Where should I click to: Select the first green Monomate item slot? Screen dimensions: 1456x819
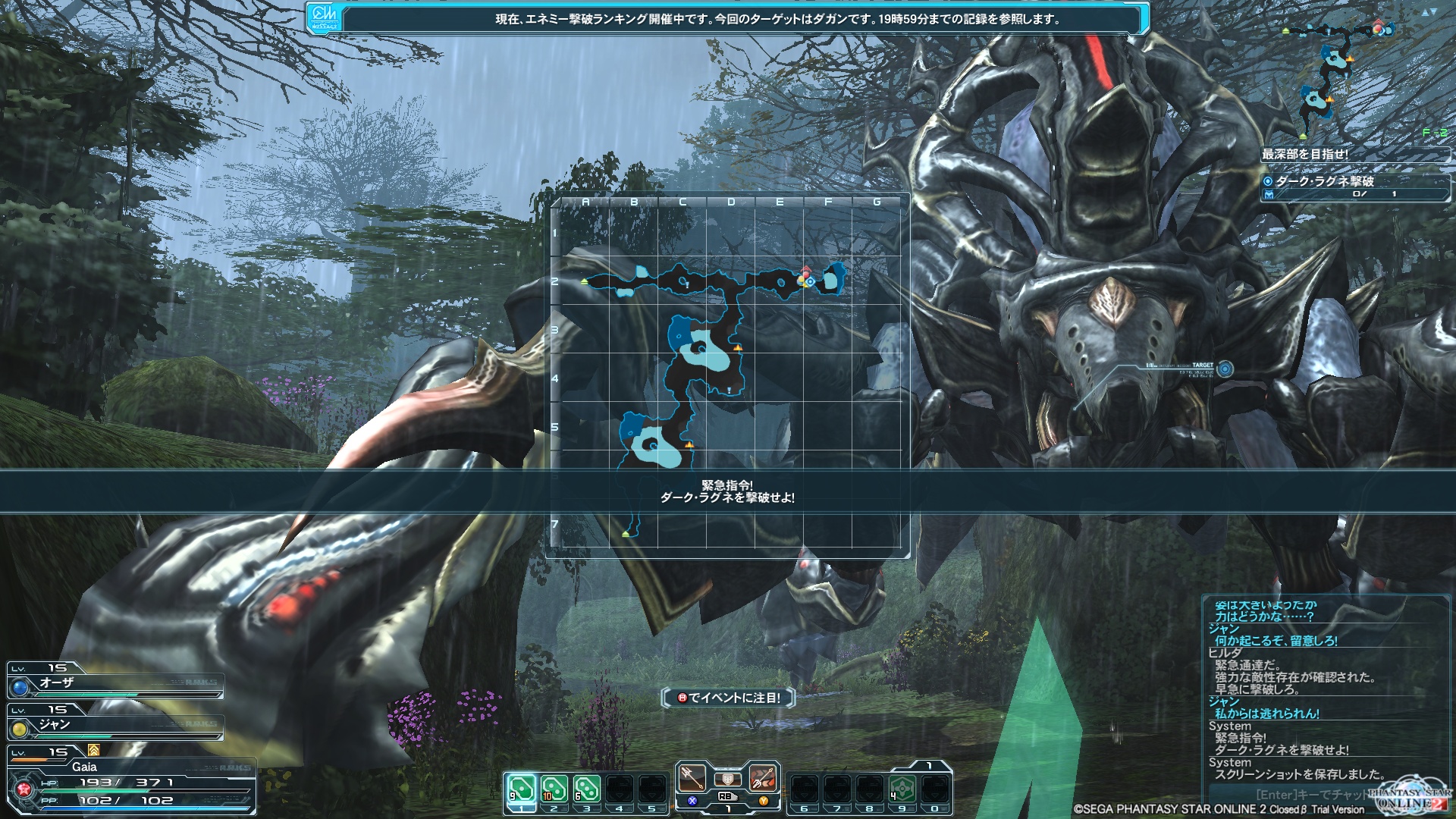click(x=521, y=789)
